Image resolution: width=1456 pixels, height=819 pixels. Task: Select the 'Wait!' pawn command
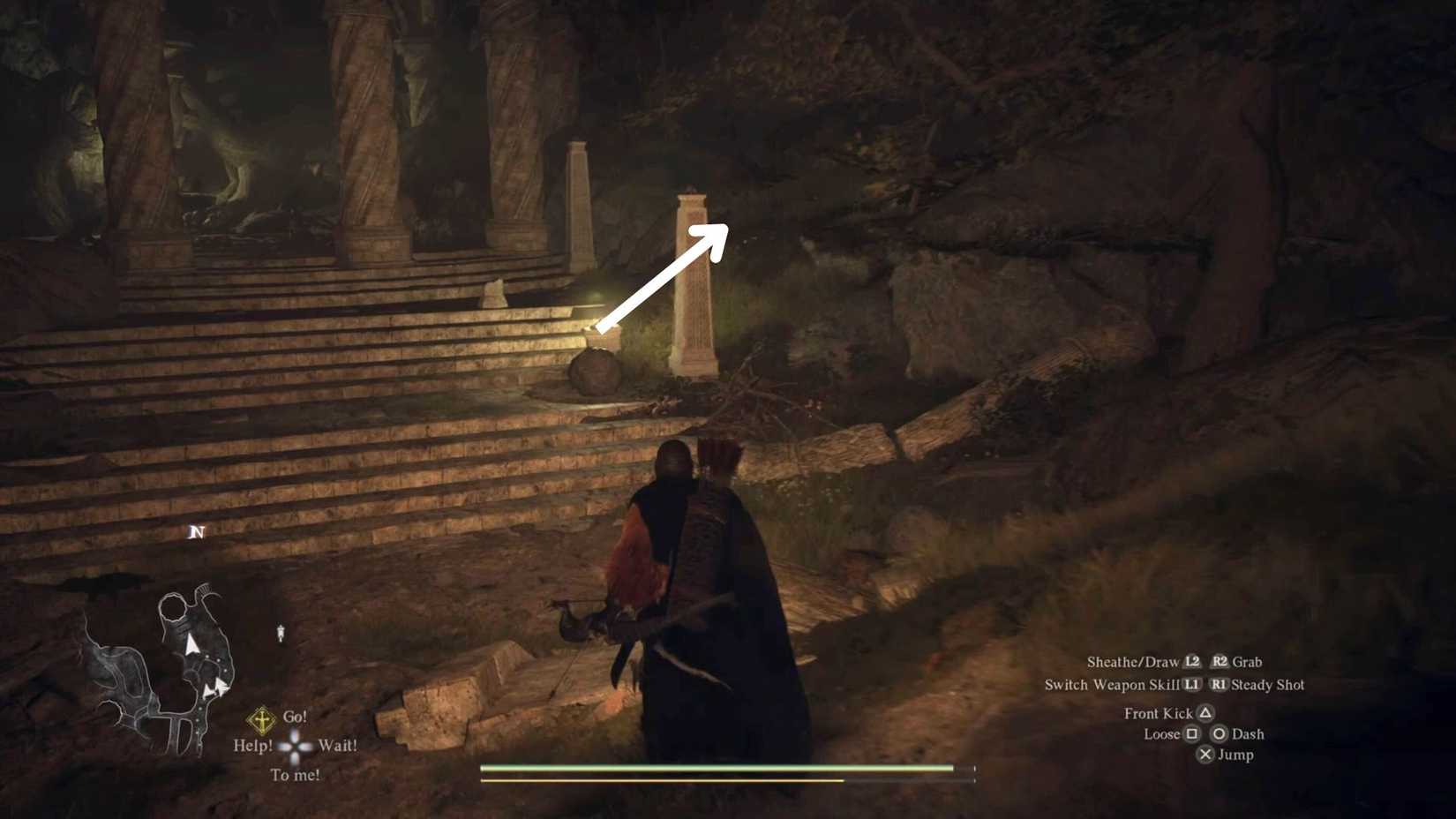point(336,745)
